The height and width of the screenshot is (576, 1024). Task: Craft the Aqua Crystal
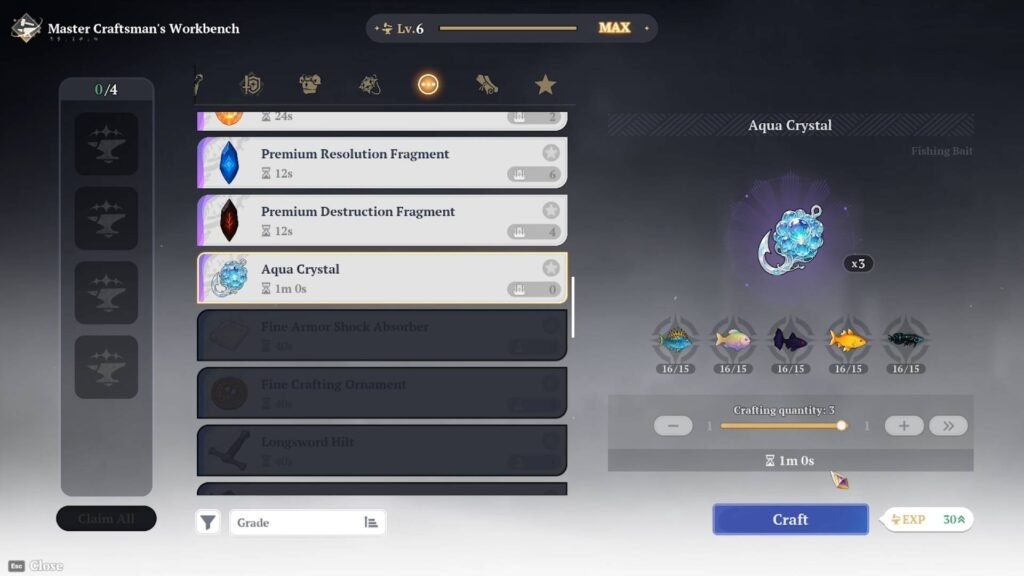click(790, 519)
